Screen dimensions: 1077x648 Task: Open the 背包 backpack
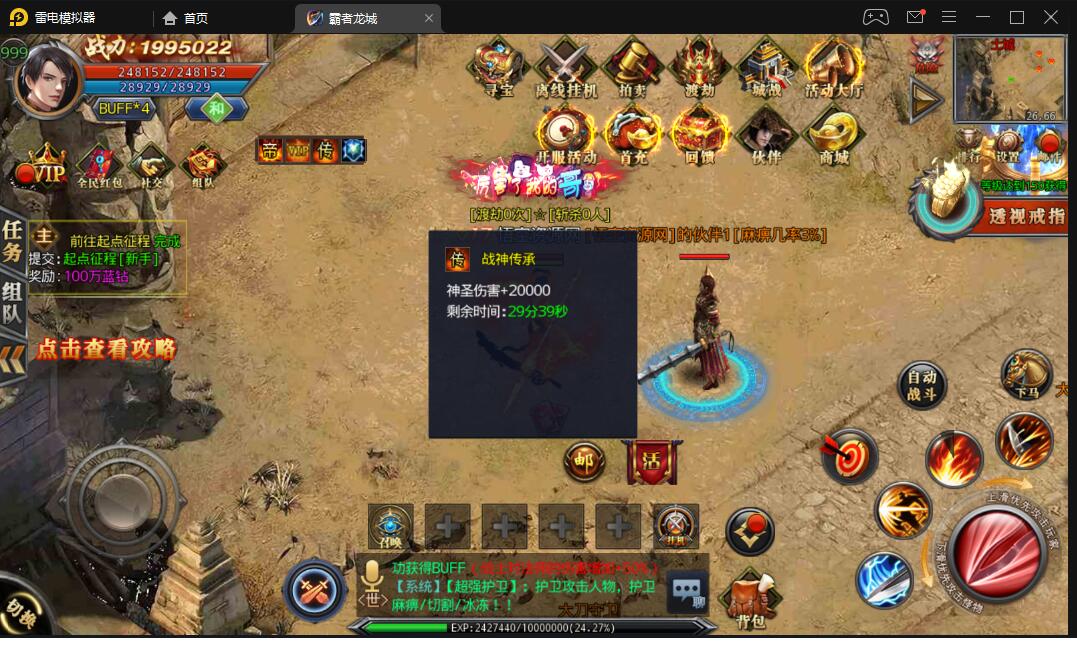(750, 602)
